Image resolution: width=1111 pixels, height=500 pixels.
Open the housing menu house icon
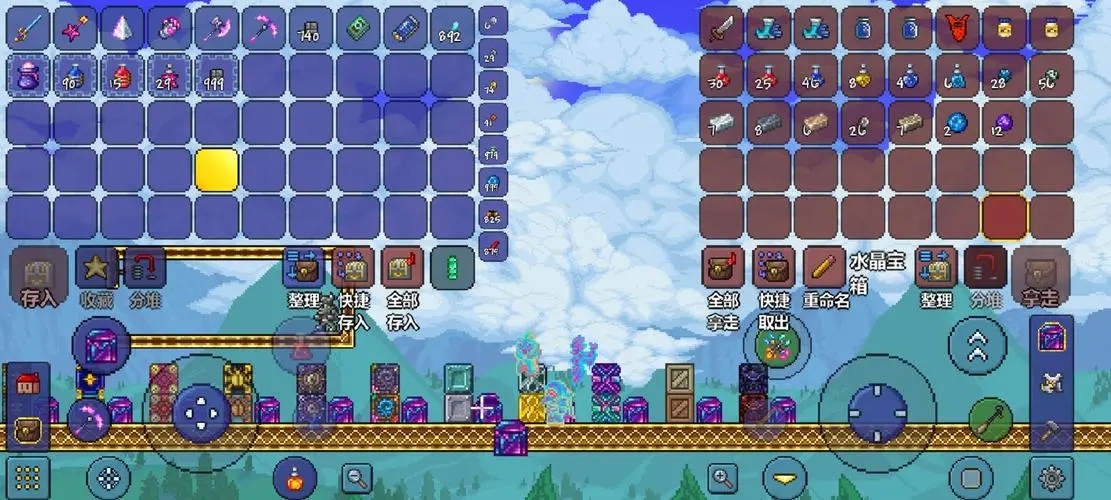pos(26,385)
